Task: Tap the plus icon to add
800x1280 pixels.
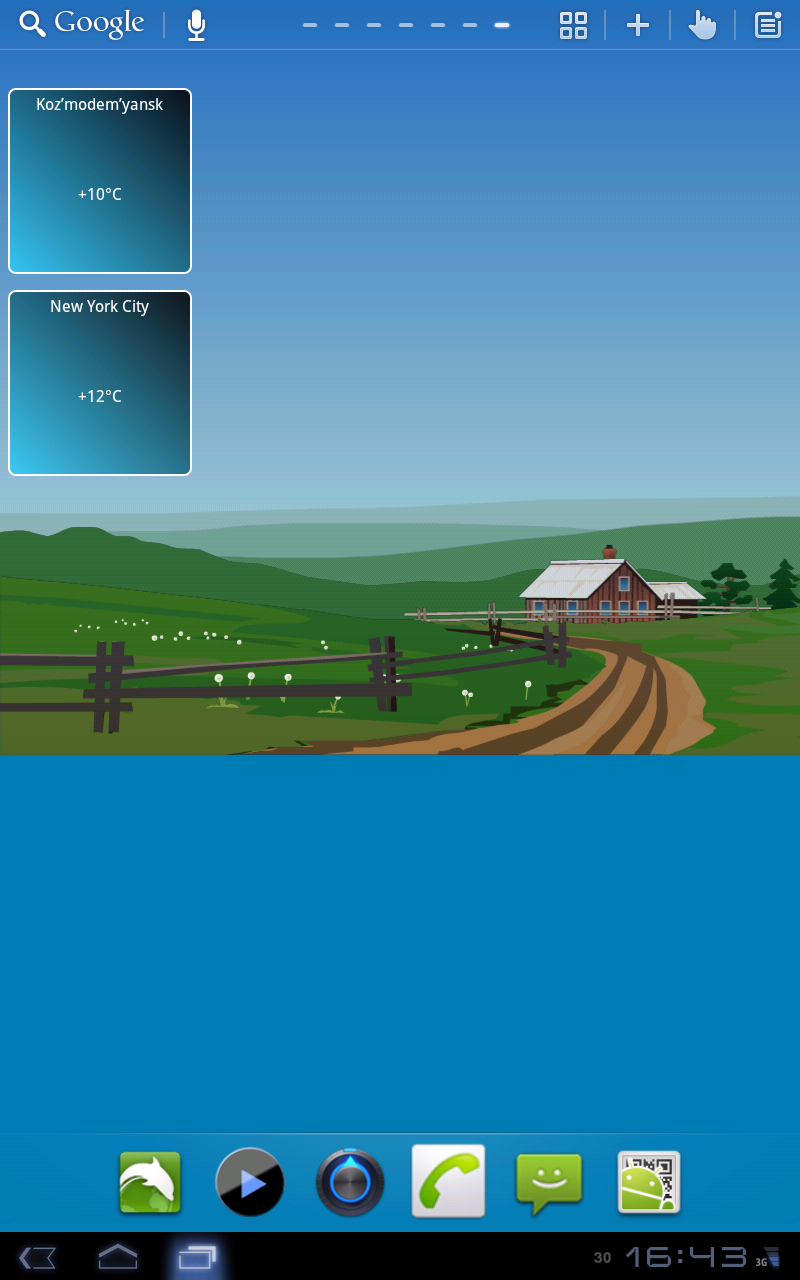Action: click(x=638, y=25)
